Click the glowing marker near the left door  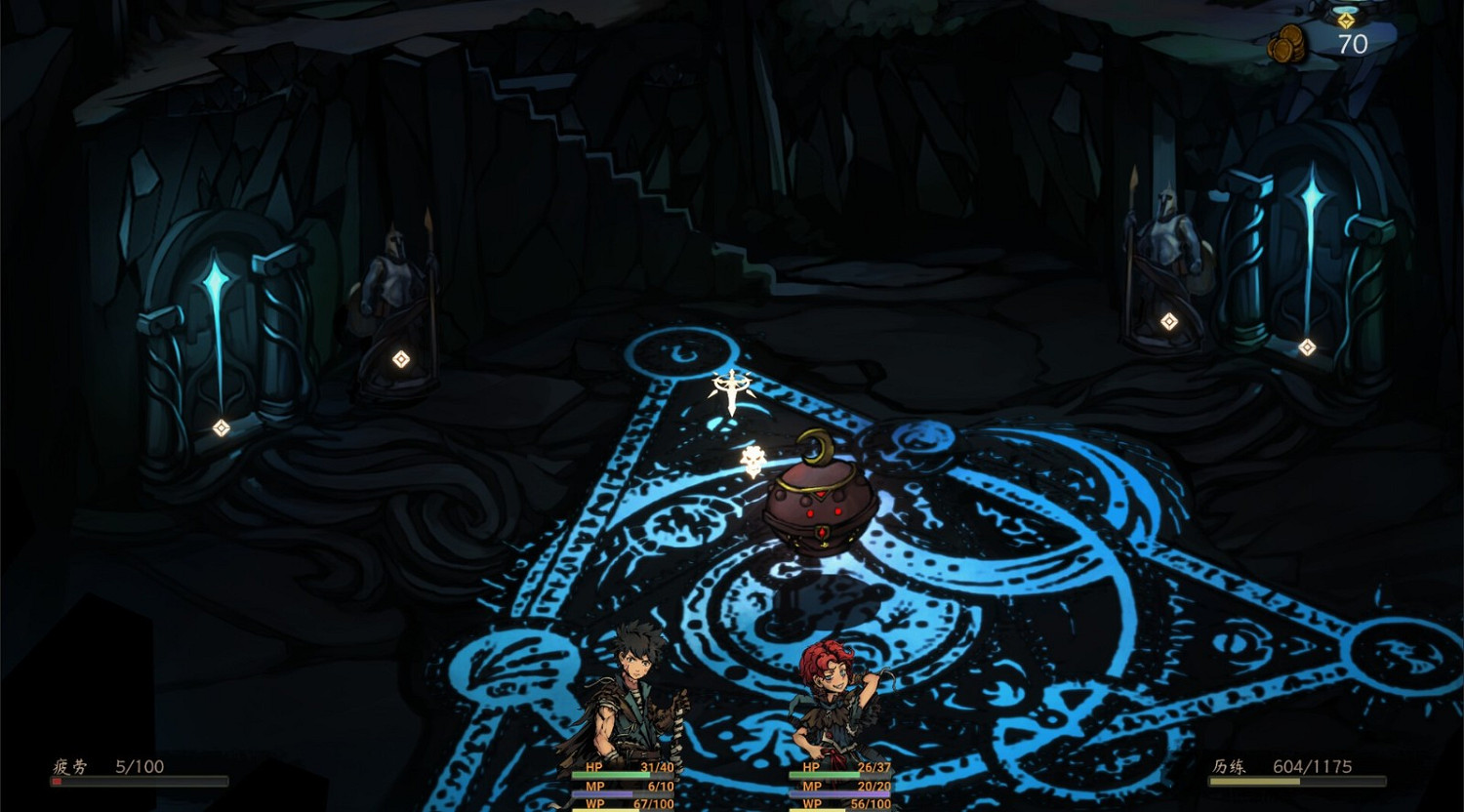(221, 427)
